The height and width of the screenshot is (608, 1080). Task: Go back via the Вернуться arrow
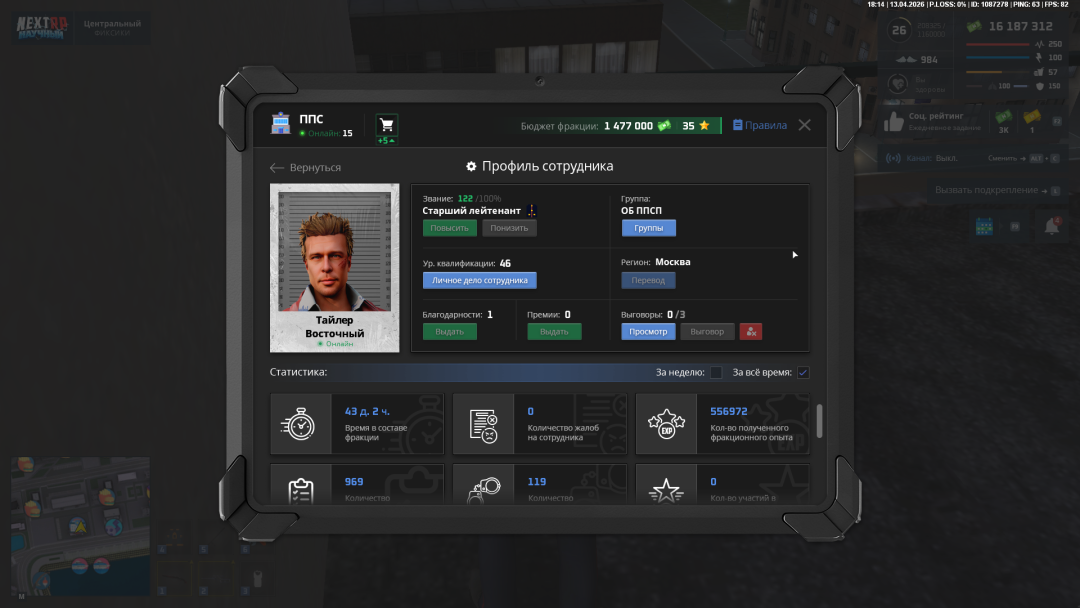coord(306,167)
